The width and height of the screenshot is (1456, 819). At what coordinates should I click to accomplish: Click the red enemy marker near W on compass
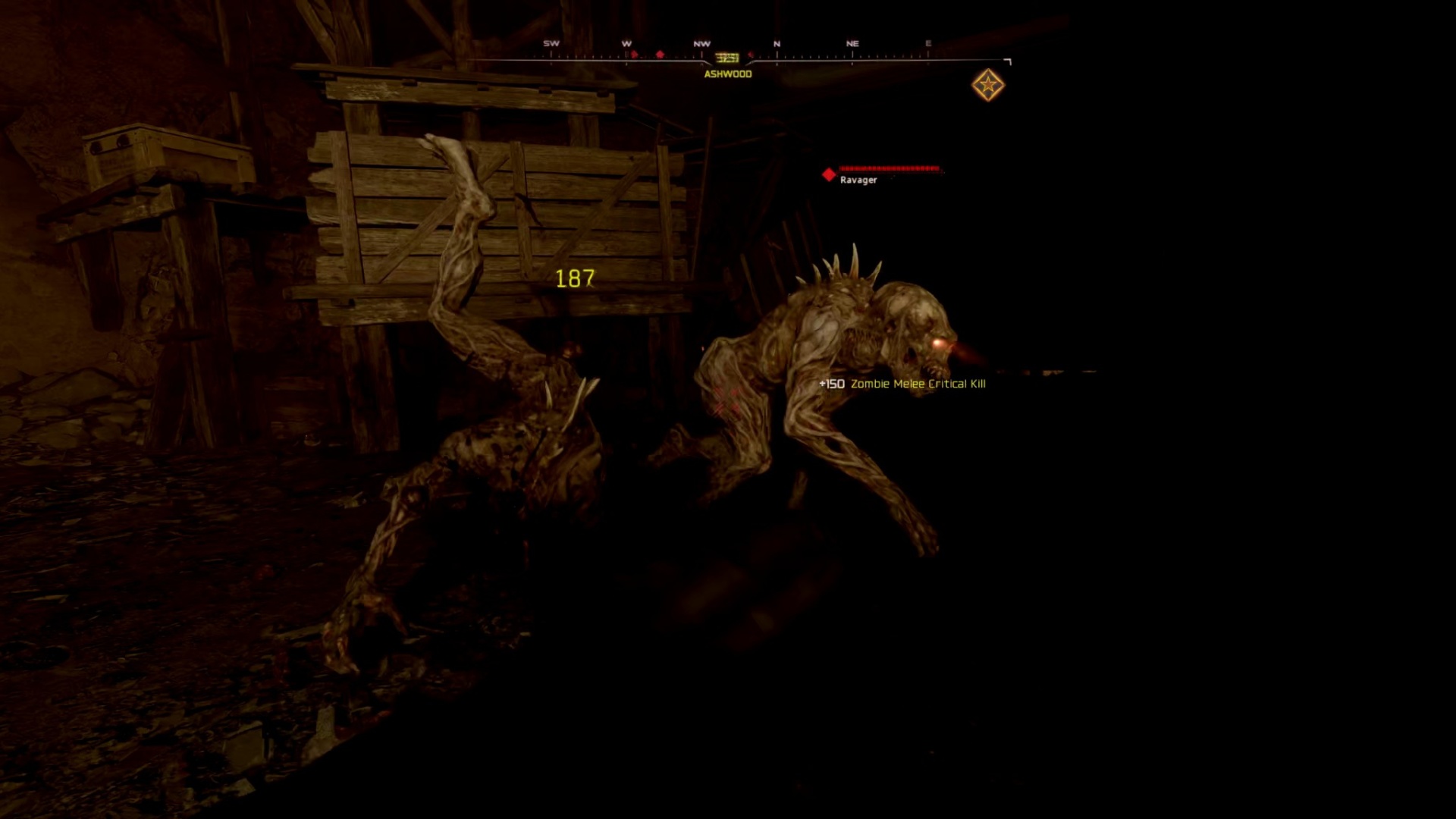click(635, 55)
